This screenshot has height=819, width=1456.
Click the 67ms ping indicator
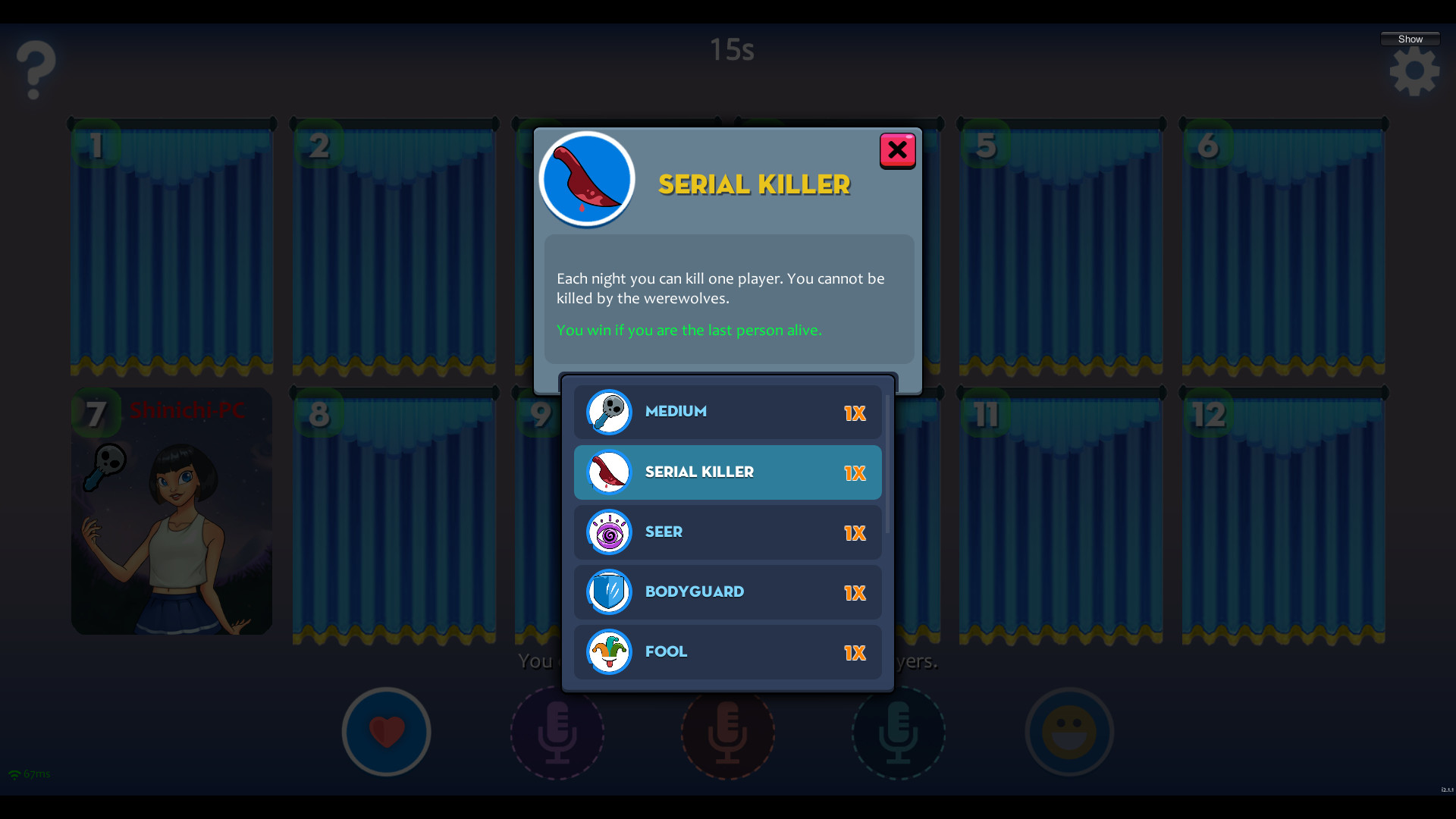click(x=29, y=774)
